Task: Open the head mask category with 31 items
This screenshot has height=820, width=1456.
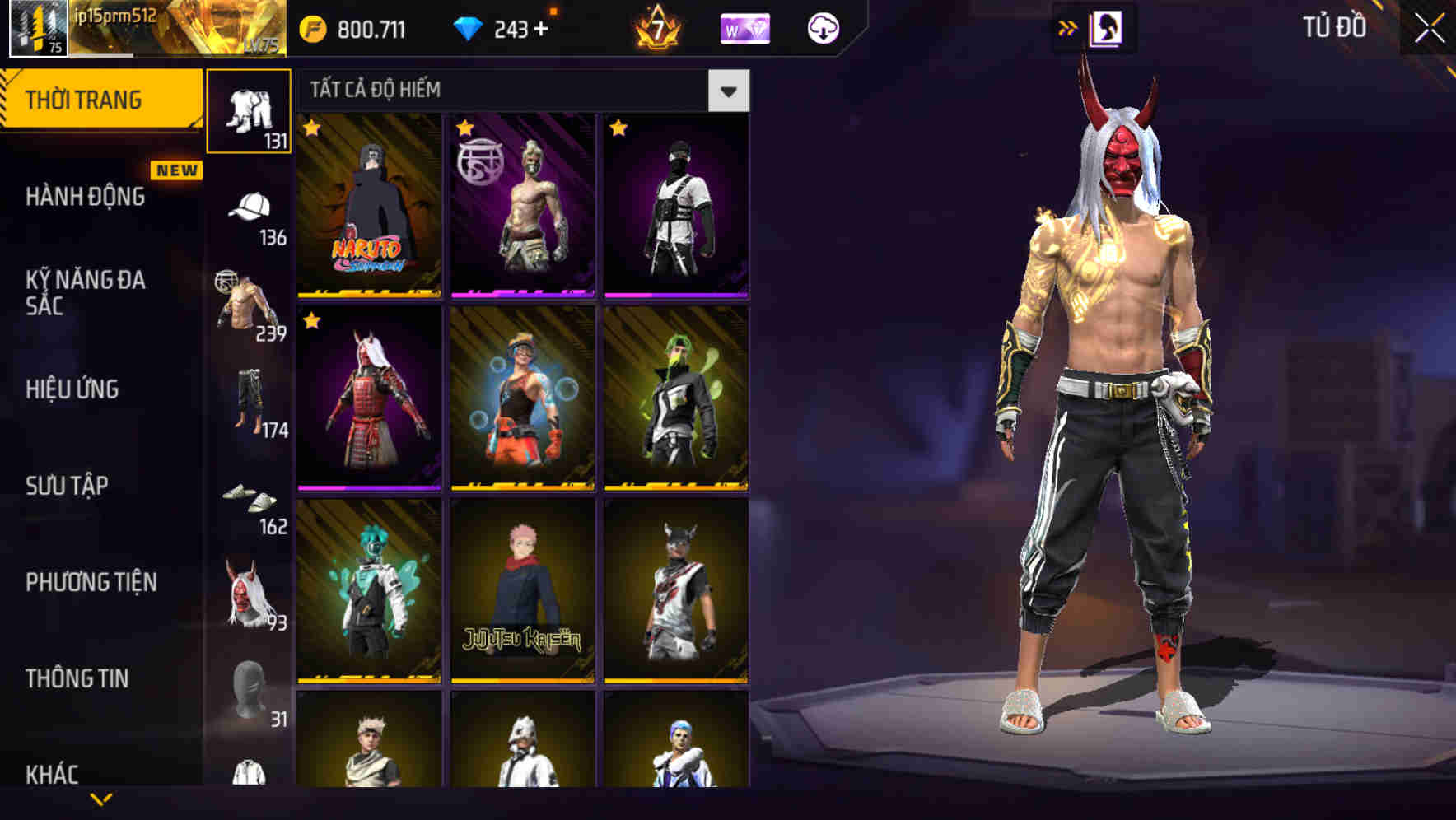Action: 247,687
